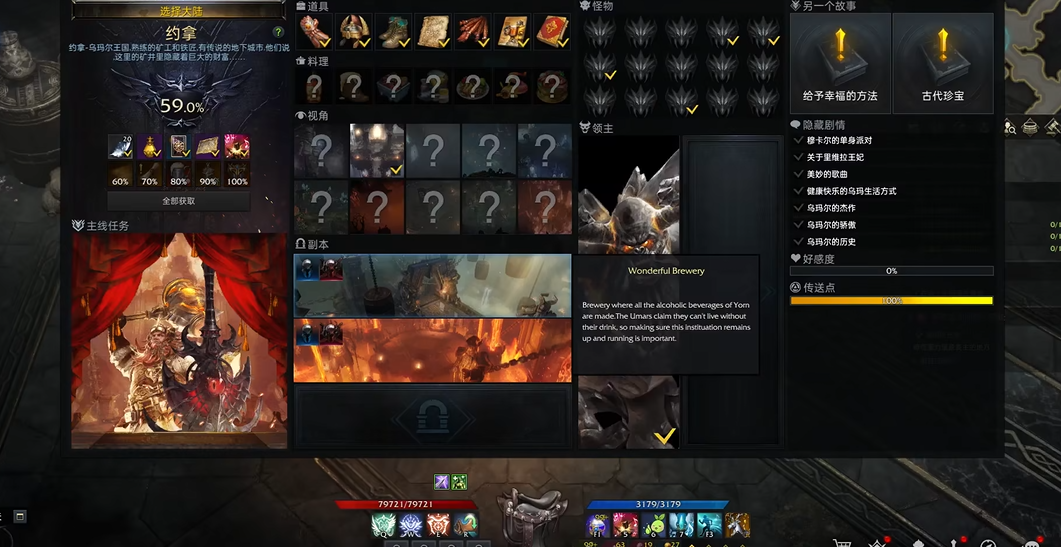Open the green question mark help icon

(278, 32)
